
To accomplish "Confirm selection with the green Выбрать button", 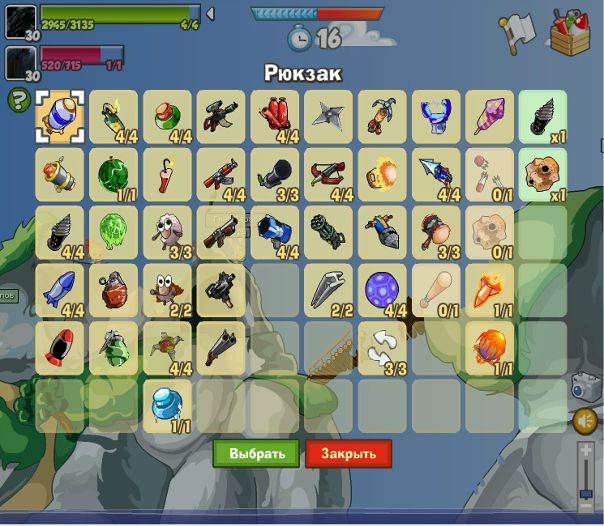I will coord(256,453).
